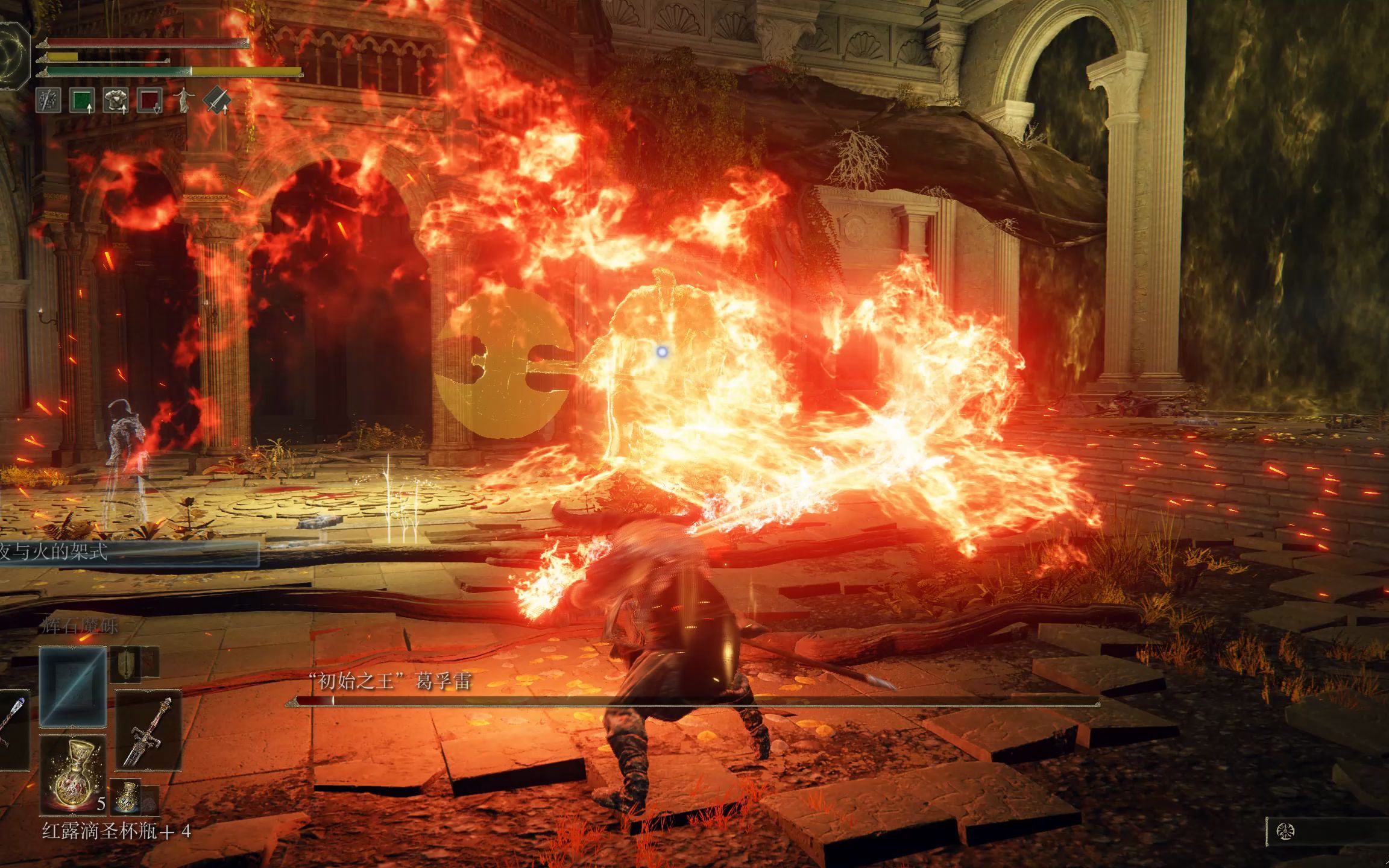Inspect the chest armor buff icon

tap(116, 100)
